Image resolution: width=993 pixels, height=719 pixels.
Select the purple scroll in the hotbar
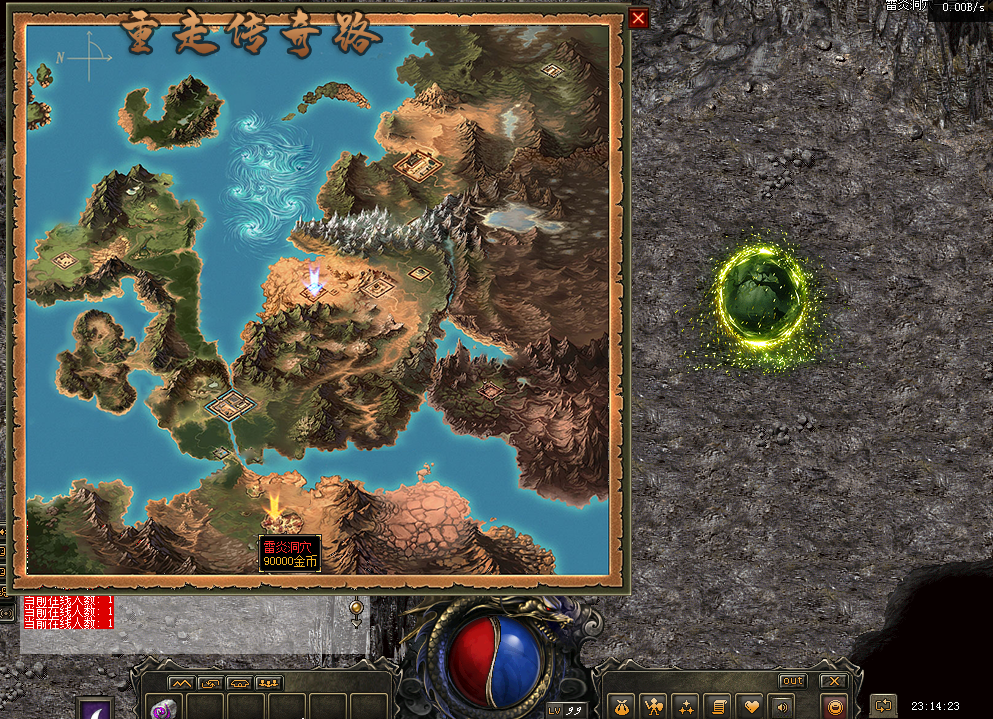161,709
